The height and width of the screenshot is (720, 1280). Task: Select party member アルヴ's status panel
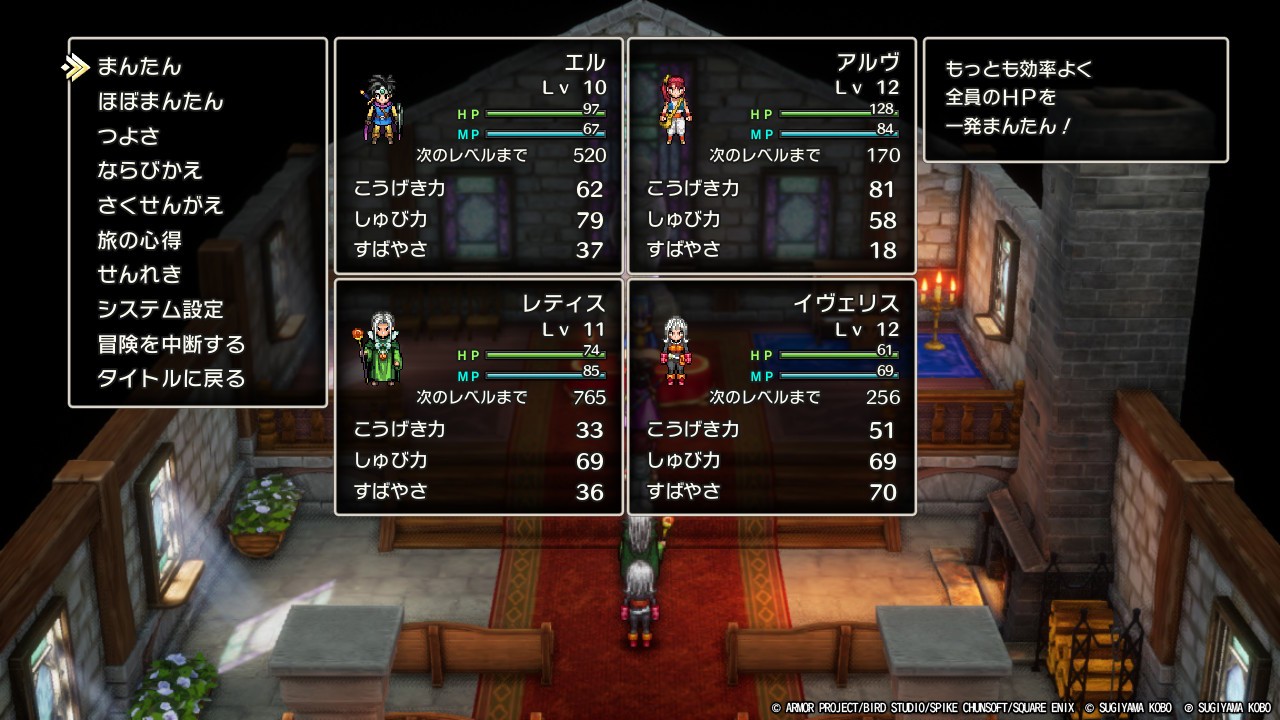click(772, 156)
